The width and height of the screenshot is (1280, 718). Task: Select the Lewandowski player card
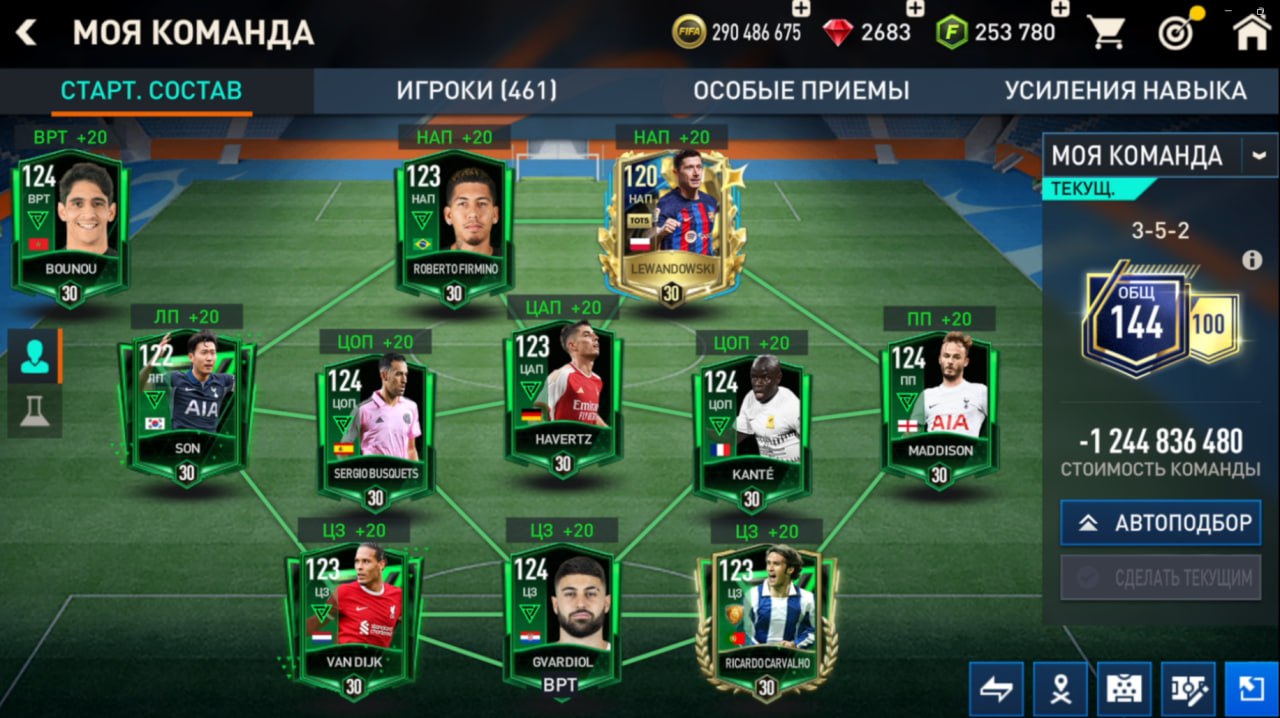672,226
